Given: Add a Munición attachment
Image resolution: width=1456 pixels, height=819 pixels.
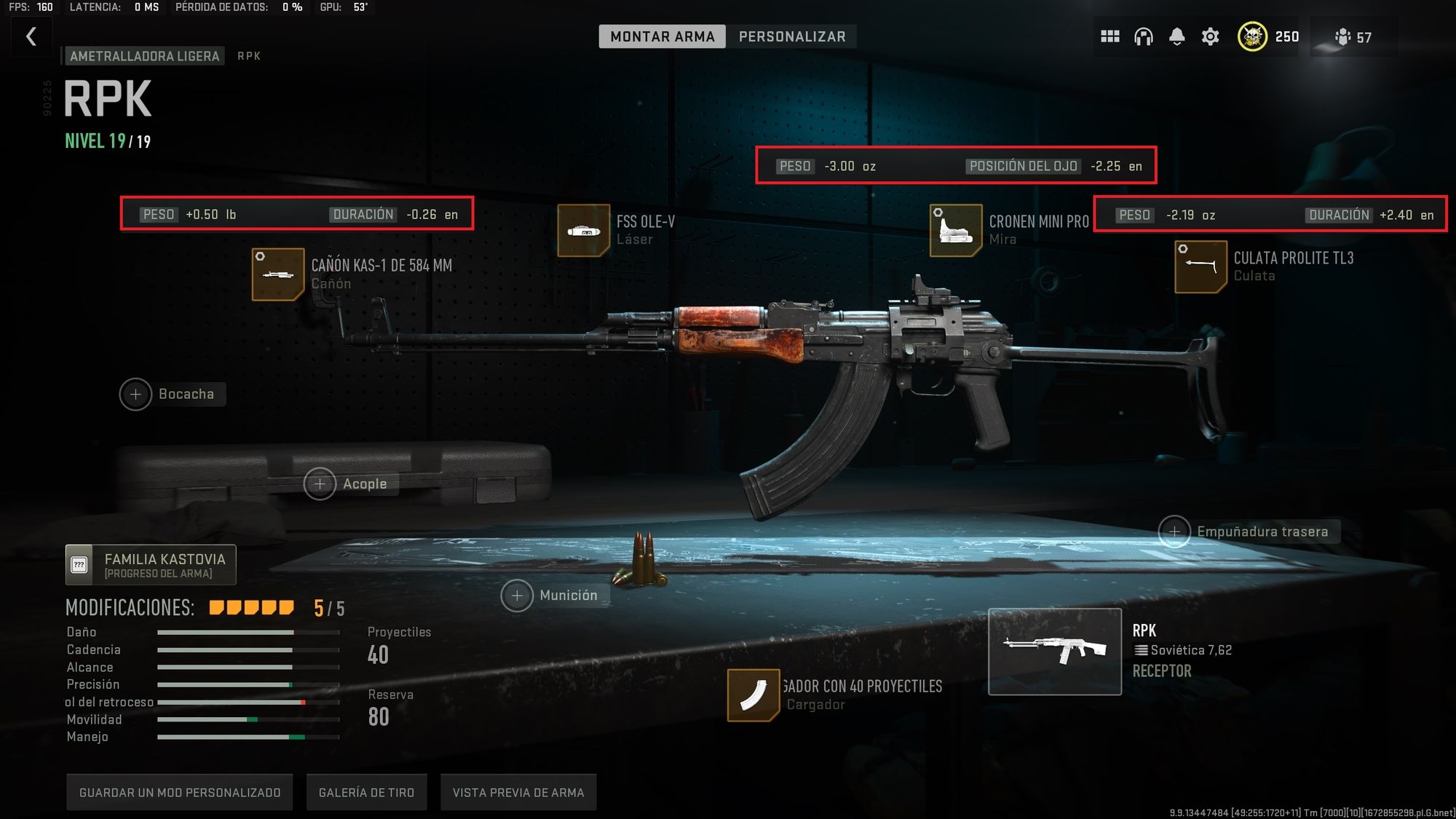Looking at the screenshot, I should click(517, 596).
